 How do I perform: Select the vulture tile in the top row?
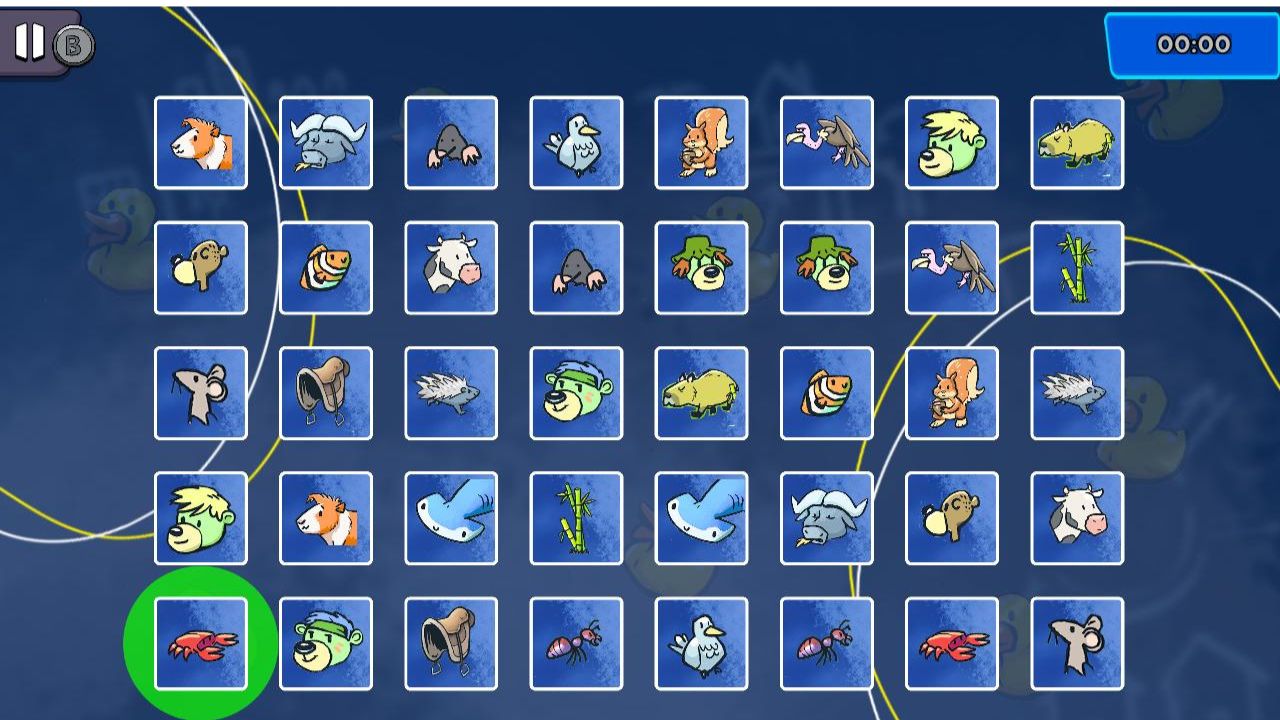point(826,143)
